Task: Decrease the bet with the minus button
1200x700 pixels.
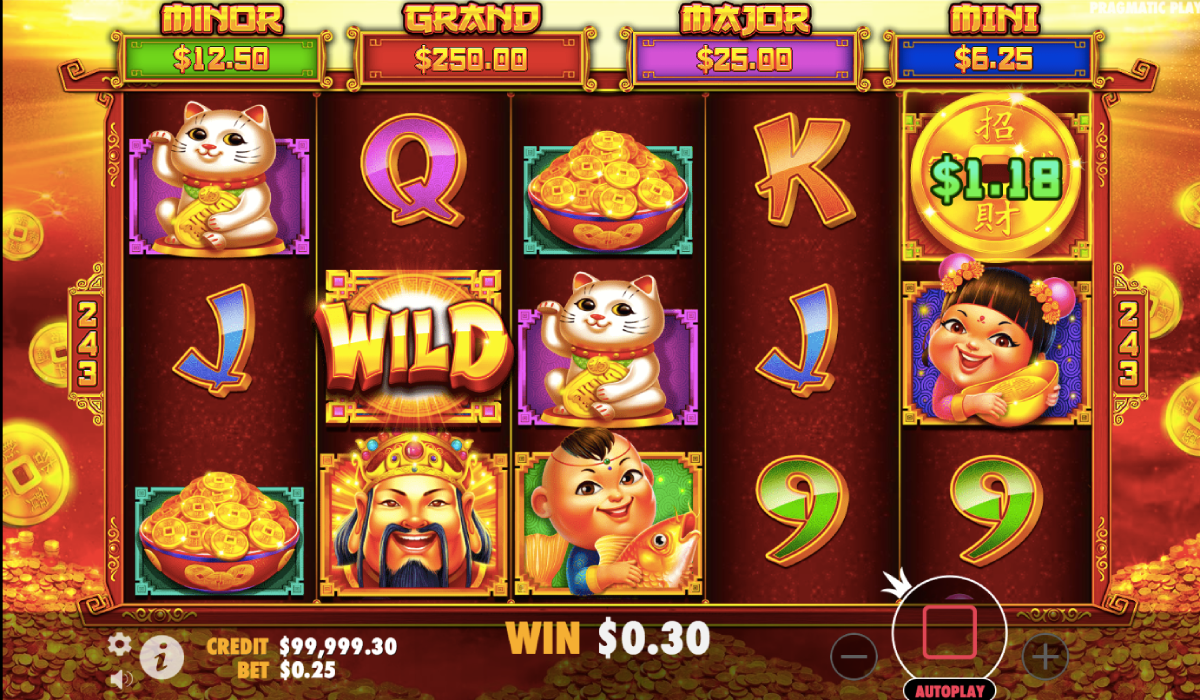Action: [854, 657]
